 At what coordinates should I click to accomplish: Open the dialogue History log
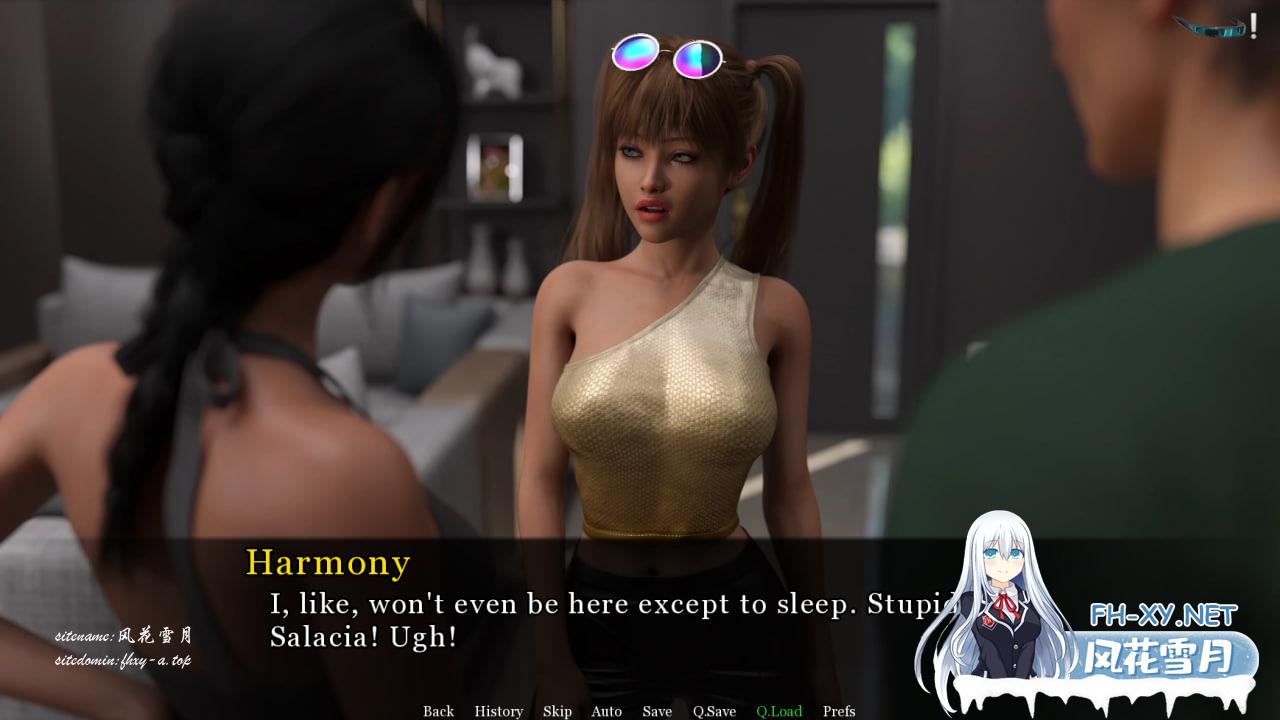point(498,711)
